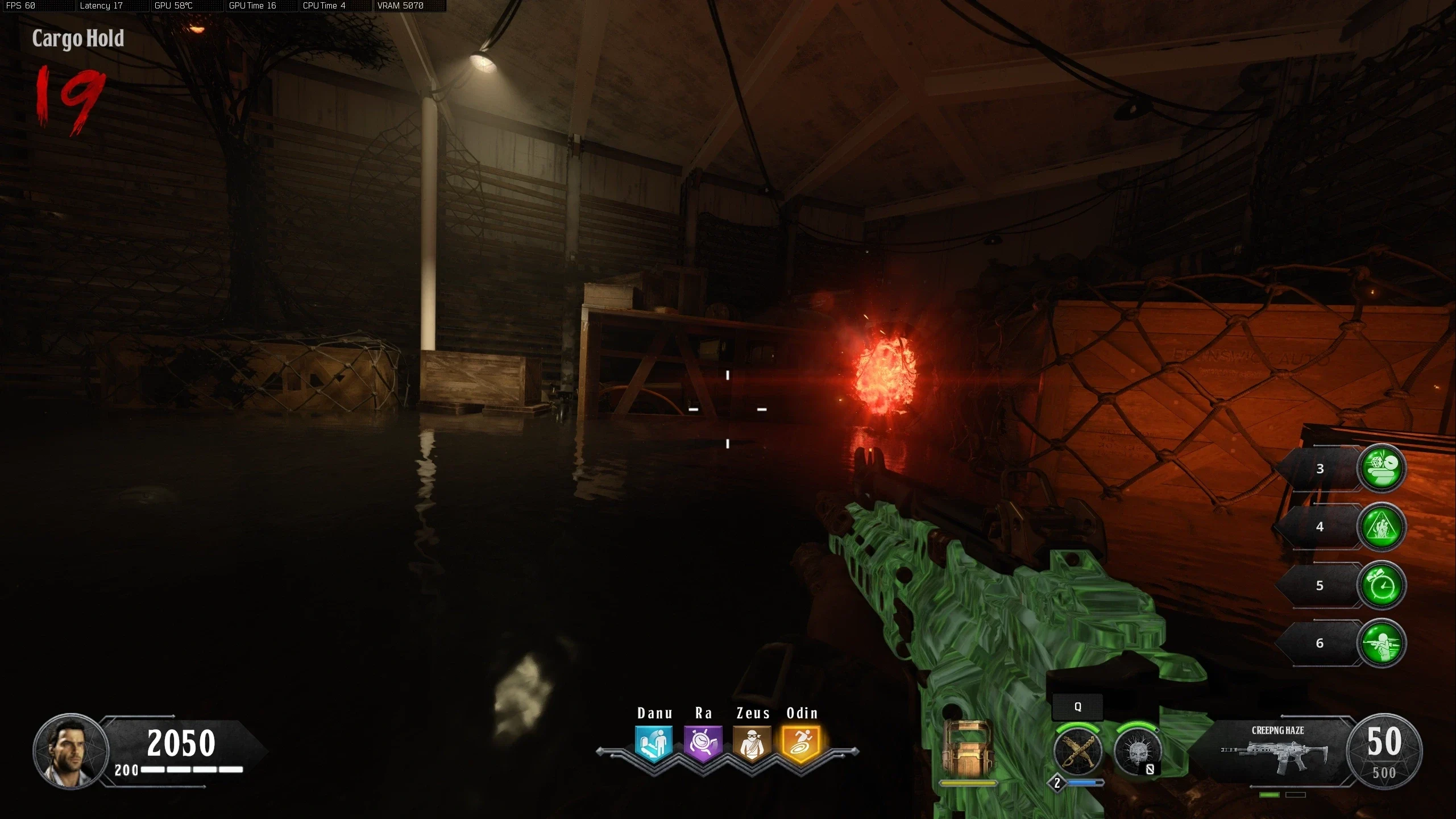Image resolution: width=1456 pixels, height=819 pixels.
Task: Select the Creeping Haze weapon panel
Action: [1276, 752]
